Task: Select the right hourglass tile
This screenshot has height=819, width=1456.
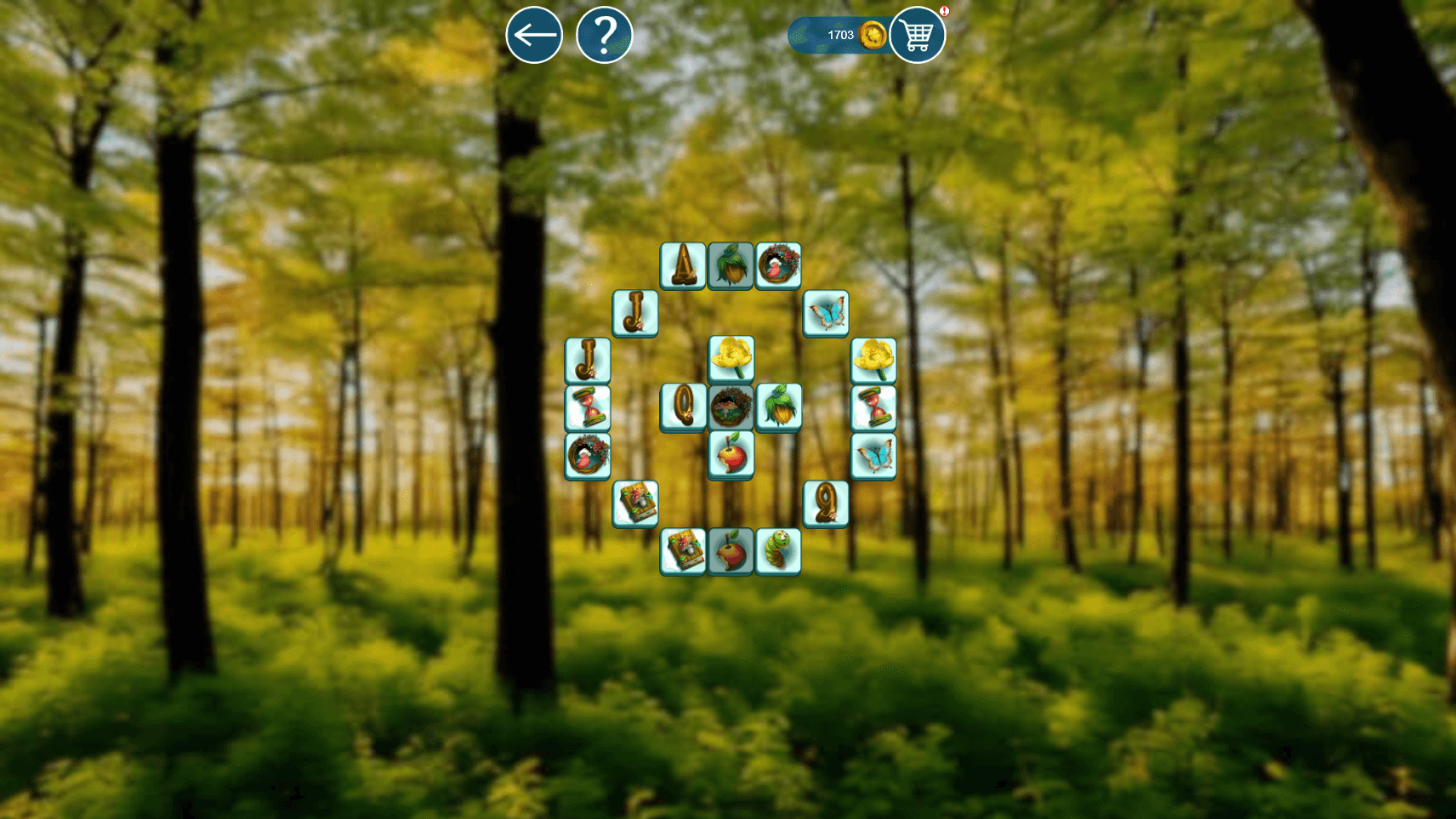Action: pyautogui.click(x=873, y=407)
